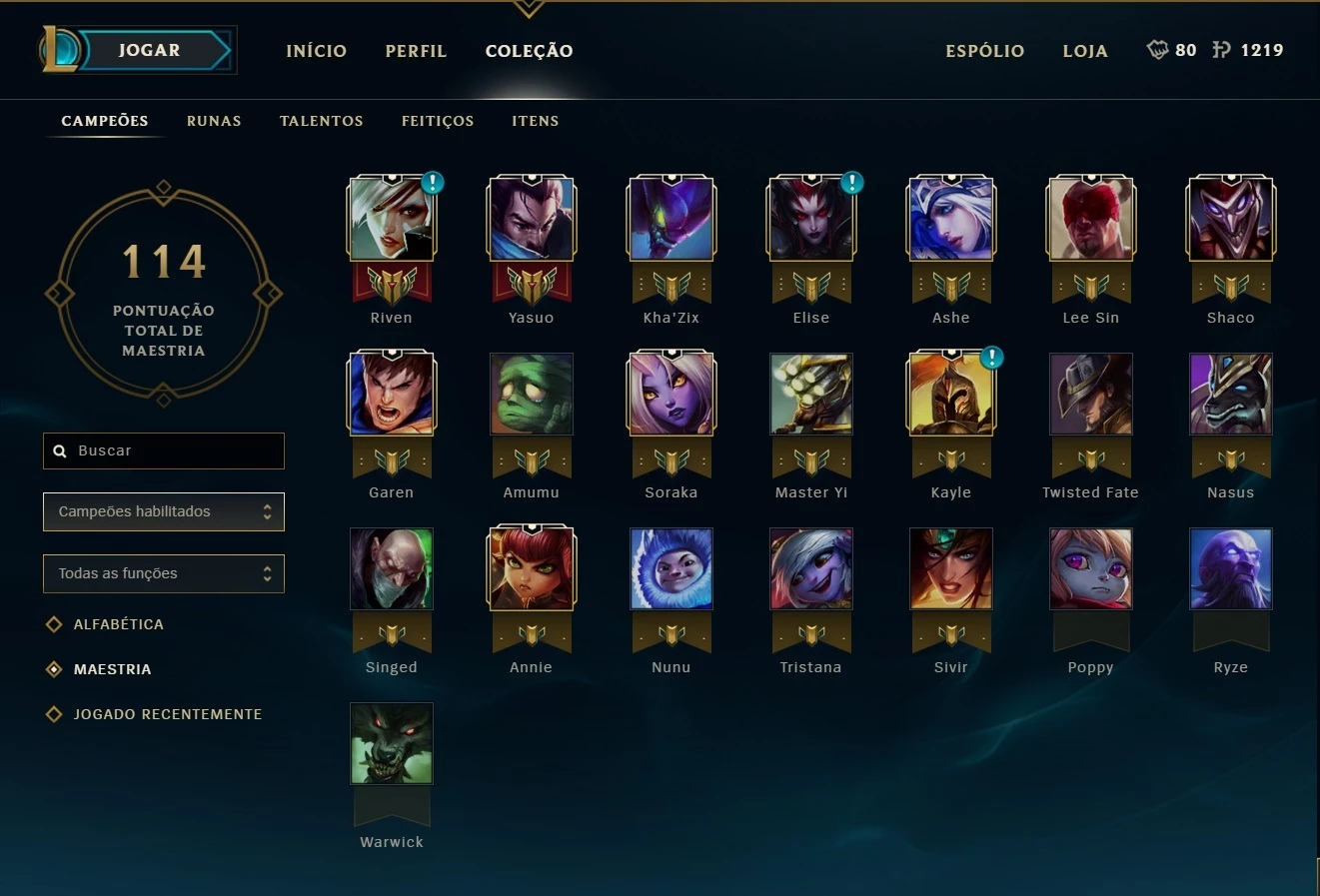Open the LOJA page
This screenshot has height=896, width=1320.
click(x=1085, y=50)
